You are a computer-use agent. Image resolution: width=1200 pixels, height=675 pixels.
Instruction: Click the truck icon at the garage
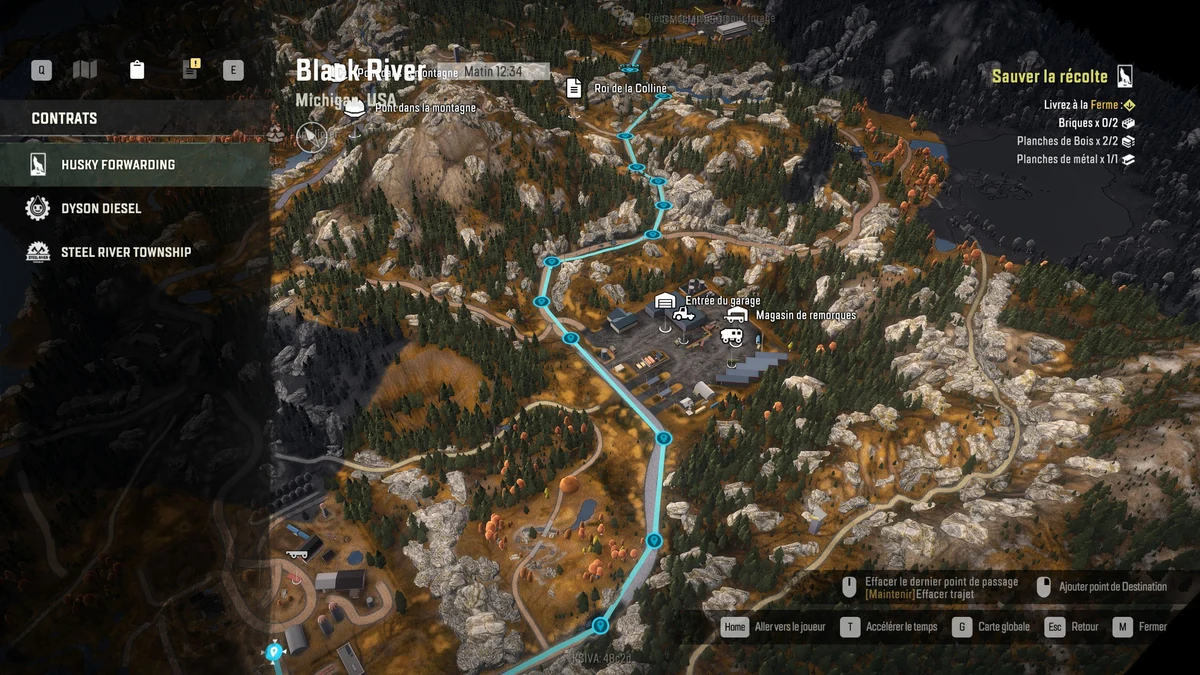point(684,315)
